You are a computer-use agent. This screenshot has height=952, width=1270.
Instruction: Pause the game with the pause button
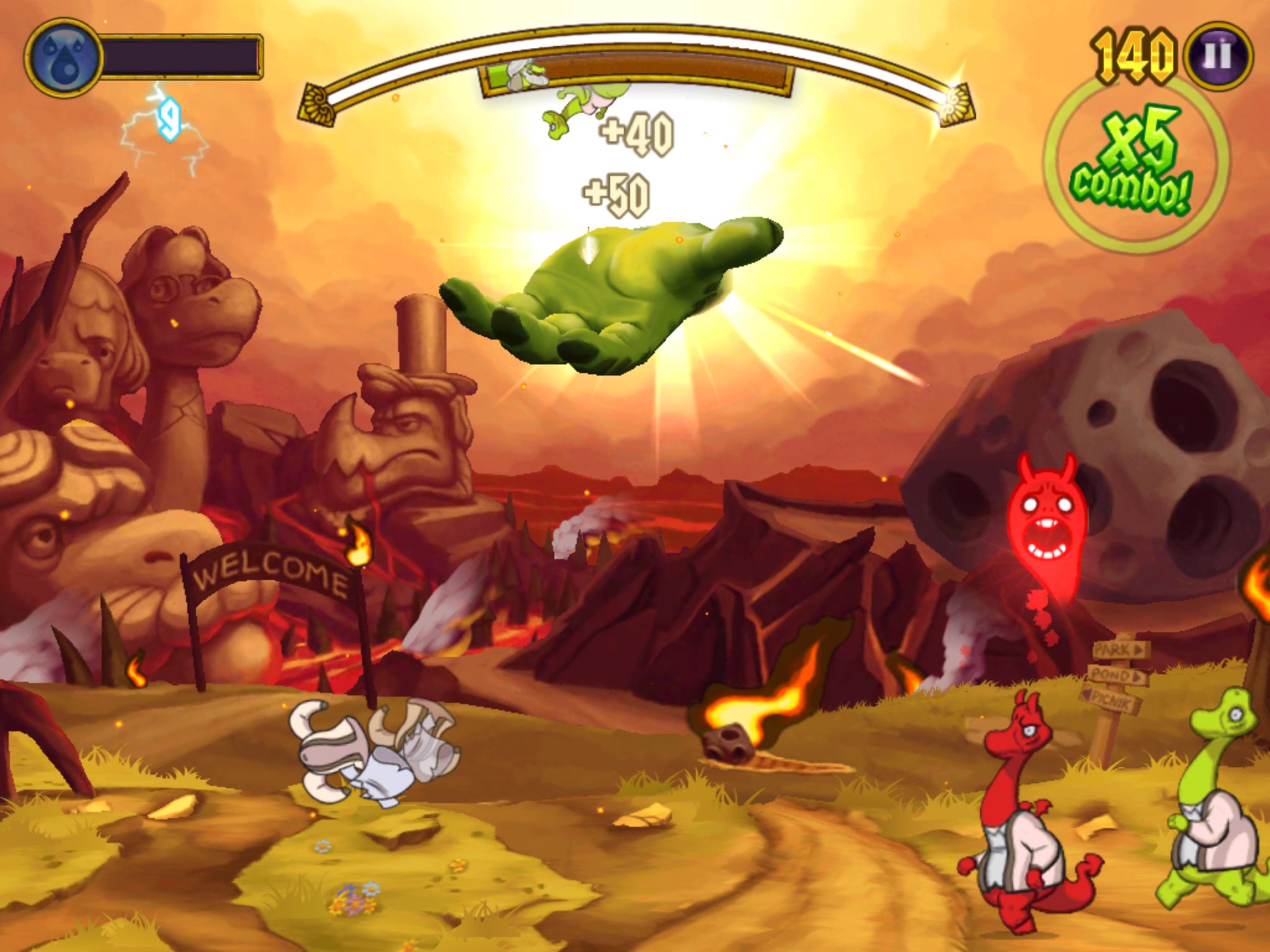[1217, 56]
